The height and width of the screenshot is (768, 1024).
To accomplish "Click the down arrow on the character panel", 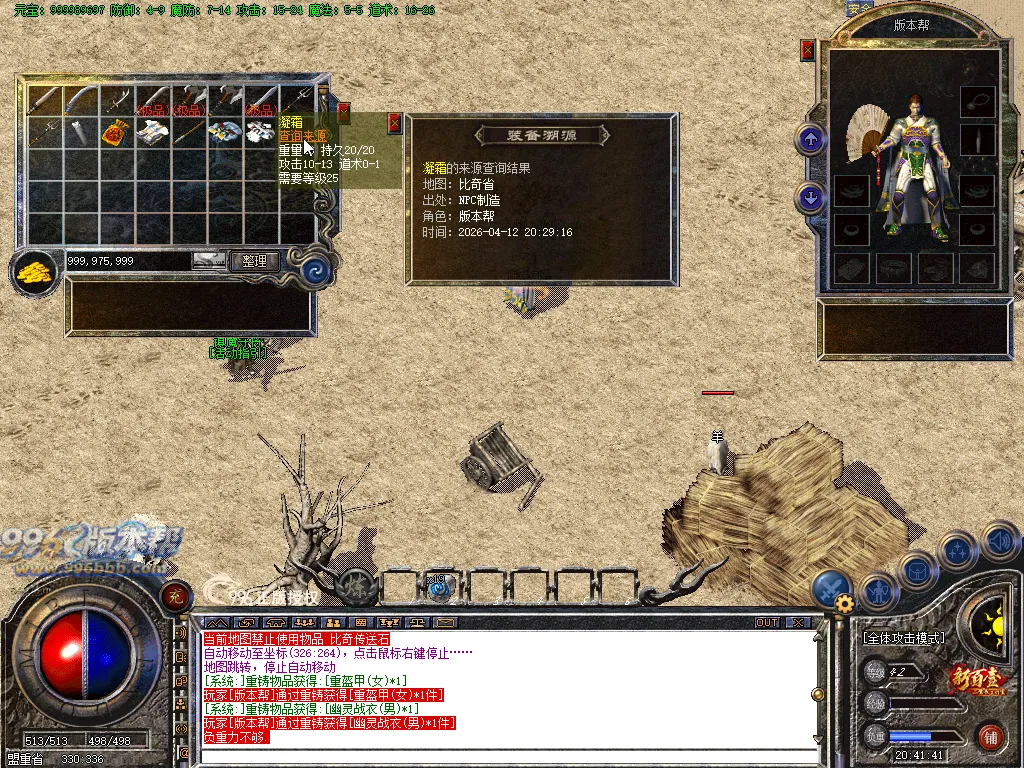I will point(810,197).
